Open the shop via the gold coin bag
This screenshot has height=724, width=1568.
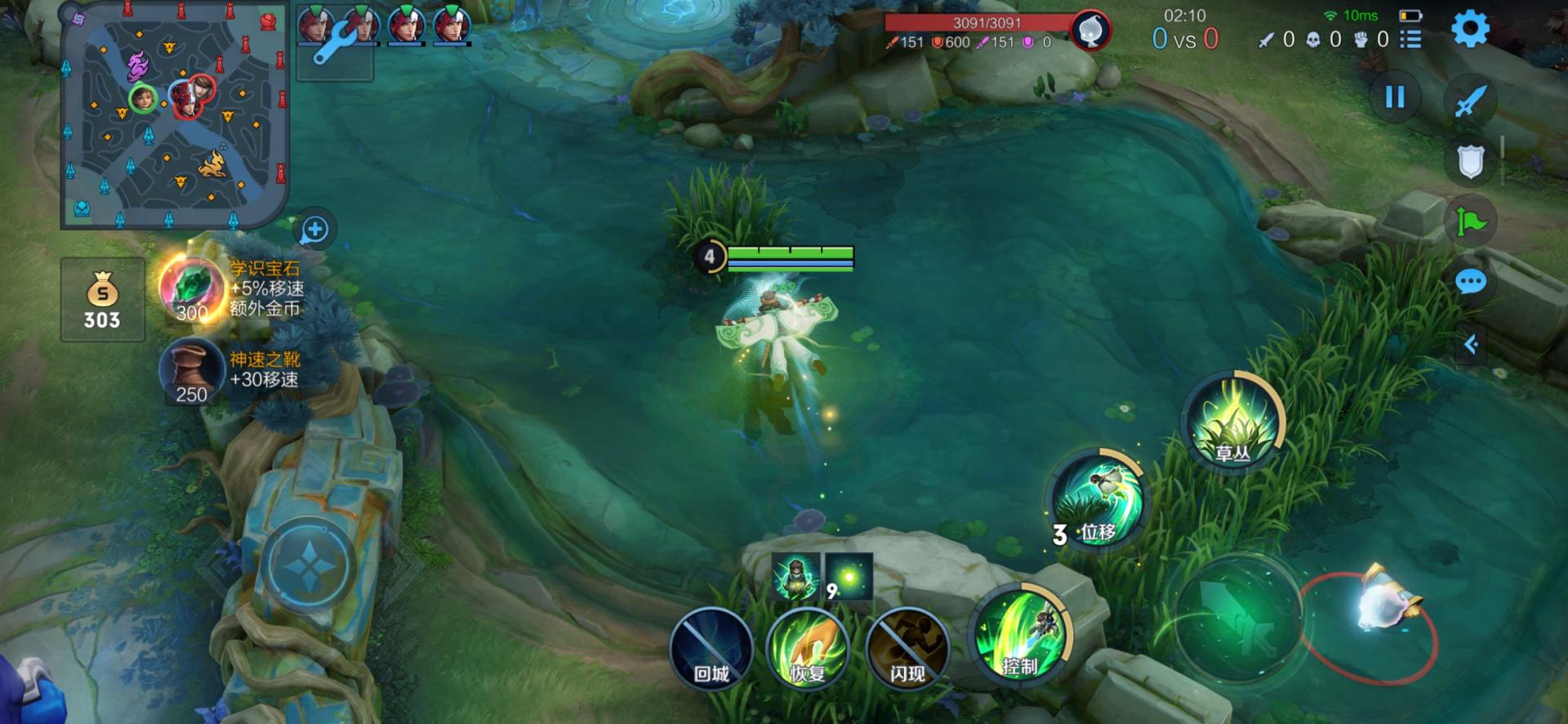pyautogui.click(x=103, y=299)
